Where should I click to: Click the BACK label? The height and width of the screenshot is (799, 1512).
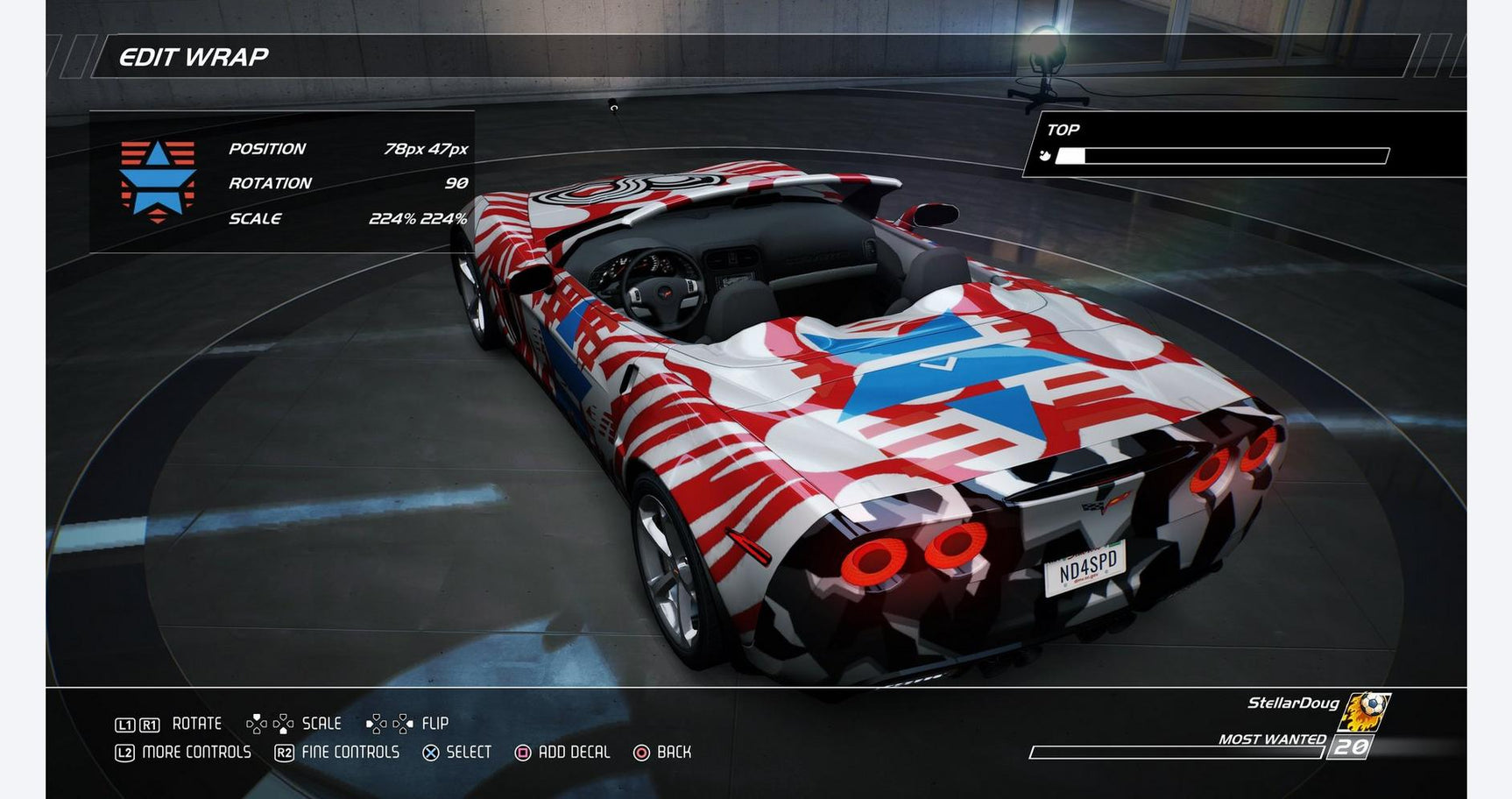point(673,752)
